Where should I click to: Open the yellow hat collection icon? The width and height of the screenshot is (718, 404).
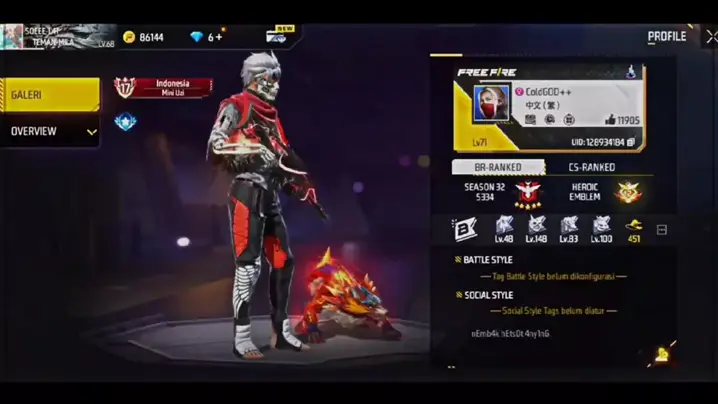(x=633, y=225)
